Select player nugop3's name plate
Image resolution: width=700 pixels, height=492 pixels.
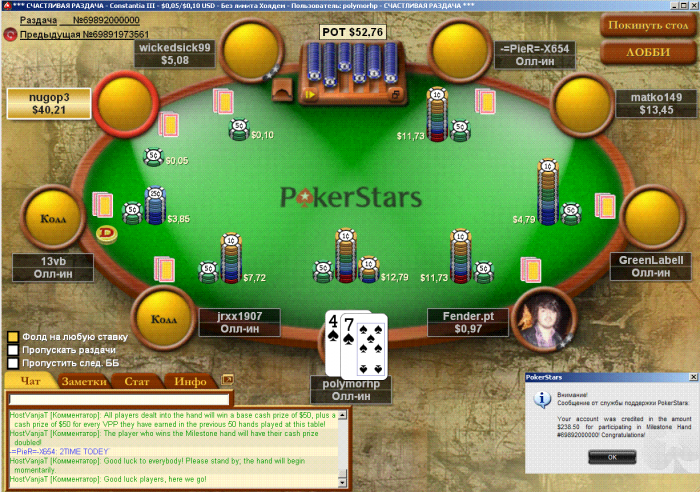[x=49, y=103]
